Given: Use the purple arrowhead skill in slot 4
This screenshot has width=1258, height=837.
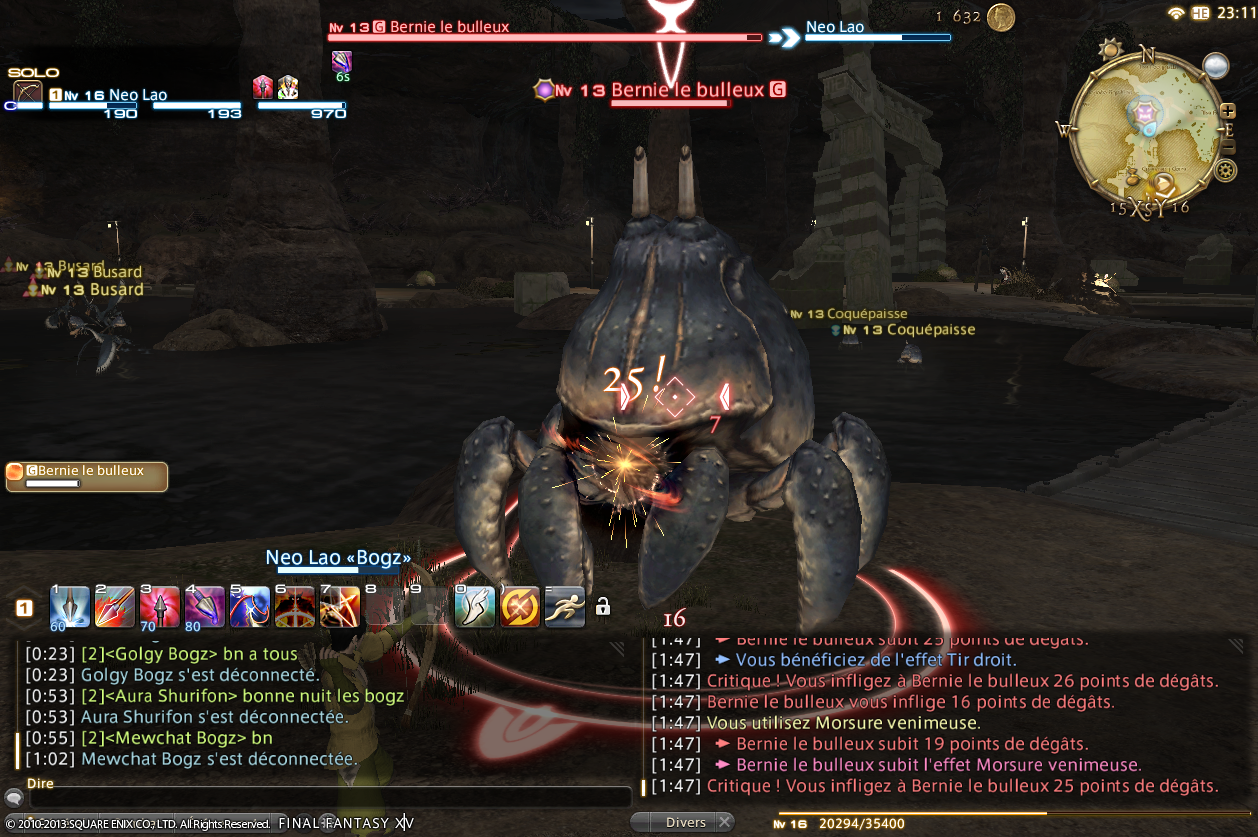Looking at the screenshot, I should 204,606.
